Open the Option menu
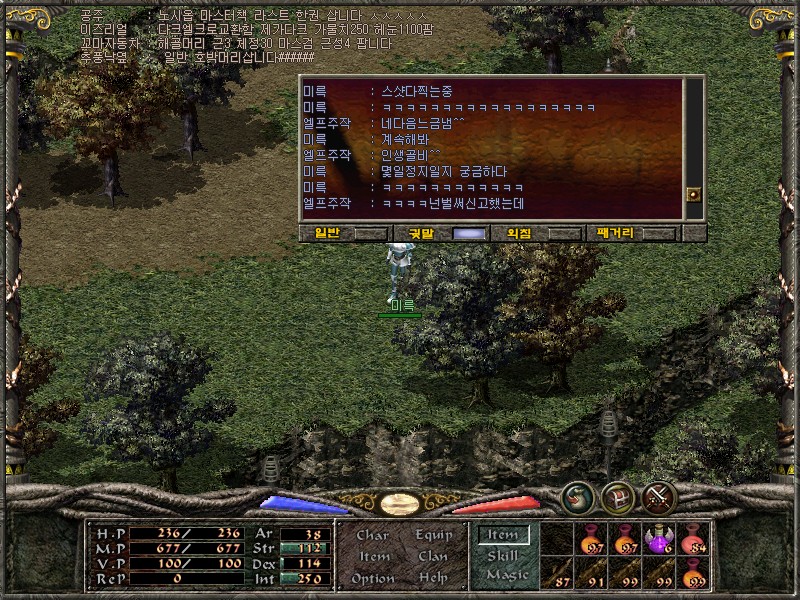The image size is (800, 600). click(372, 578)
